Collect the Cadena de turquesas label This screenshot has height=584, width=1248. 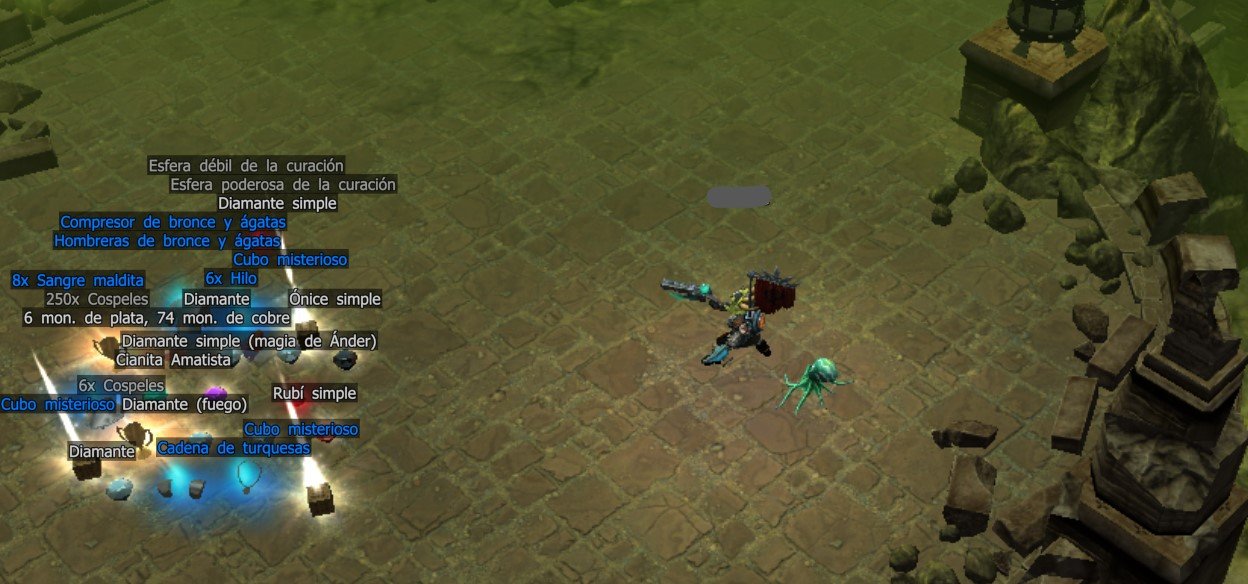coord(233,448)
